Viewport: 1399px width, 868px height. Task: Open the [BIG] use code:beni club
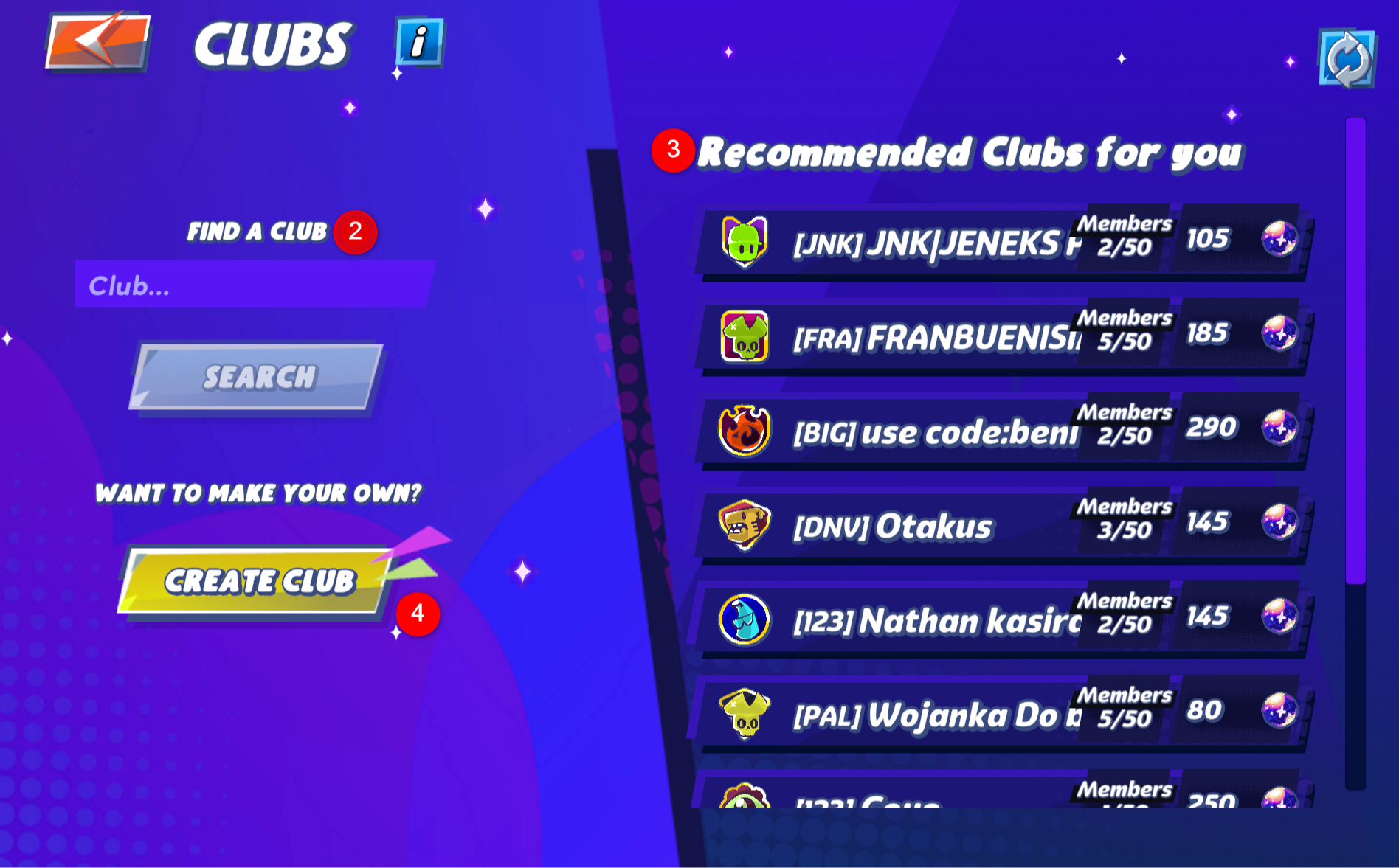(x=959, y=430)
